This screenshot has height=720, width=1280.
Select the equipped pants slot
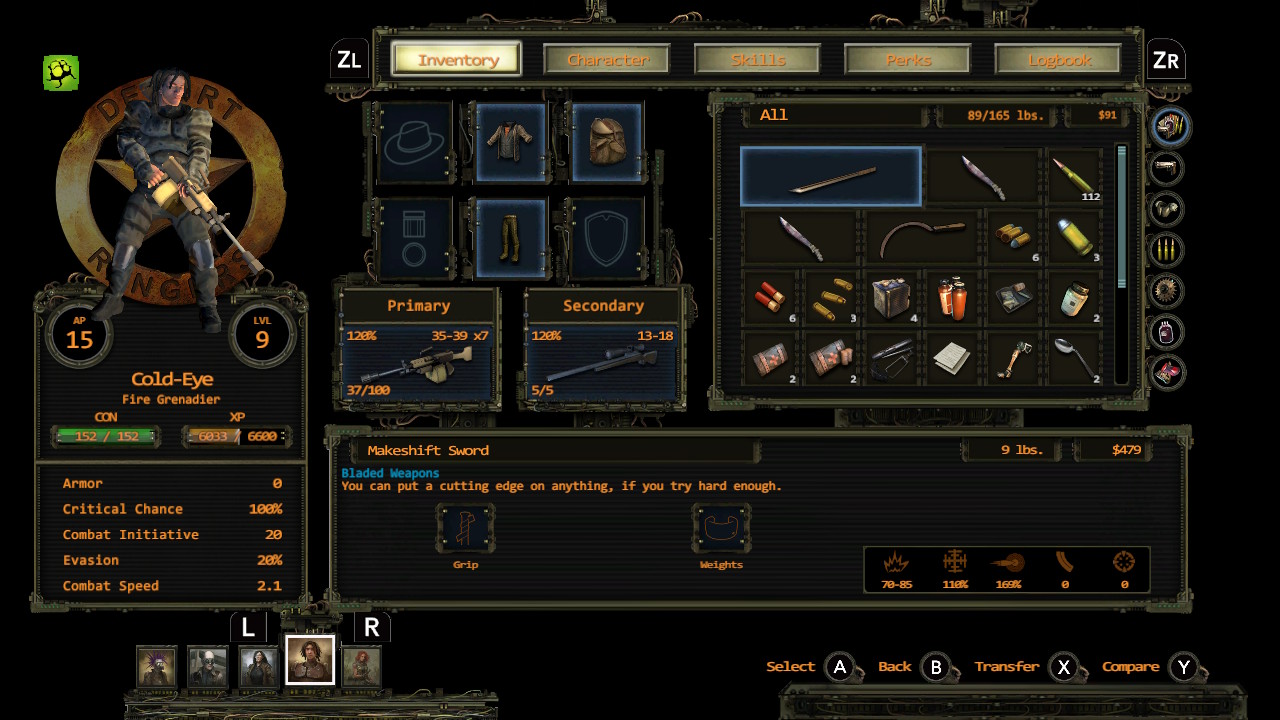point(511,237)
